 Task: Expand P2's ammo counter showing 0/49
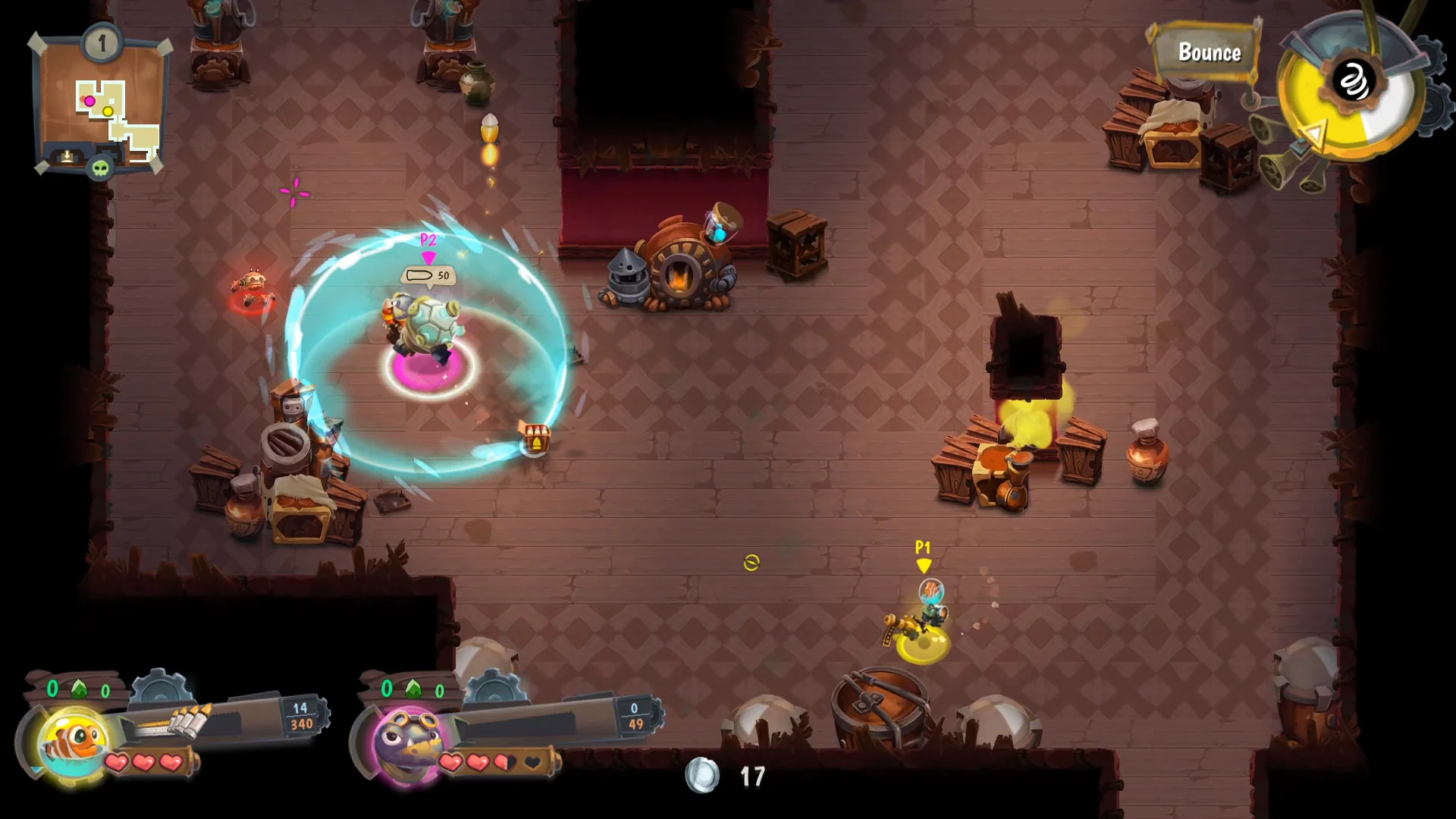point(634,717)
